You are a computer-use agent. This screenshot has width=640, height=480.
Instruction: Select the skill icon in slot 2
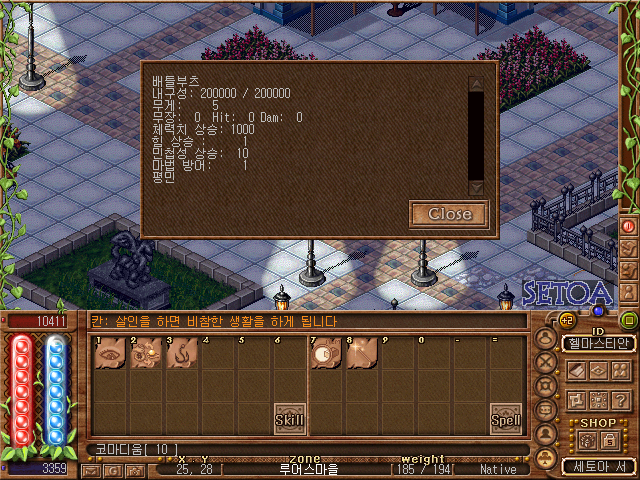tap(145, 353)
